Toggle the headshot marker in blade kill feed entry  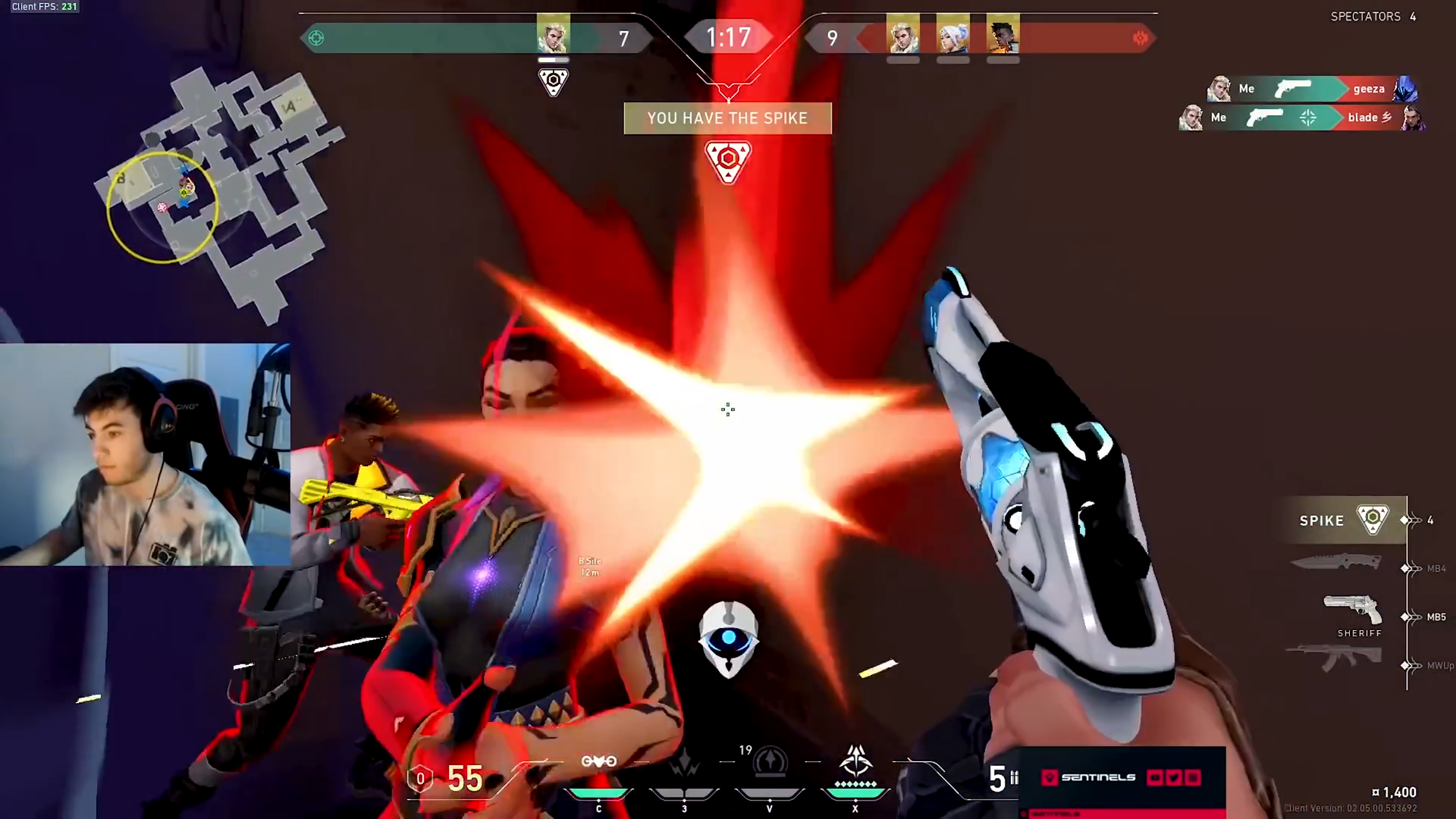pyautogui.click(x=1307, y=118)
